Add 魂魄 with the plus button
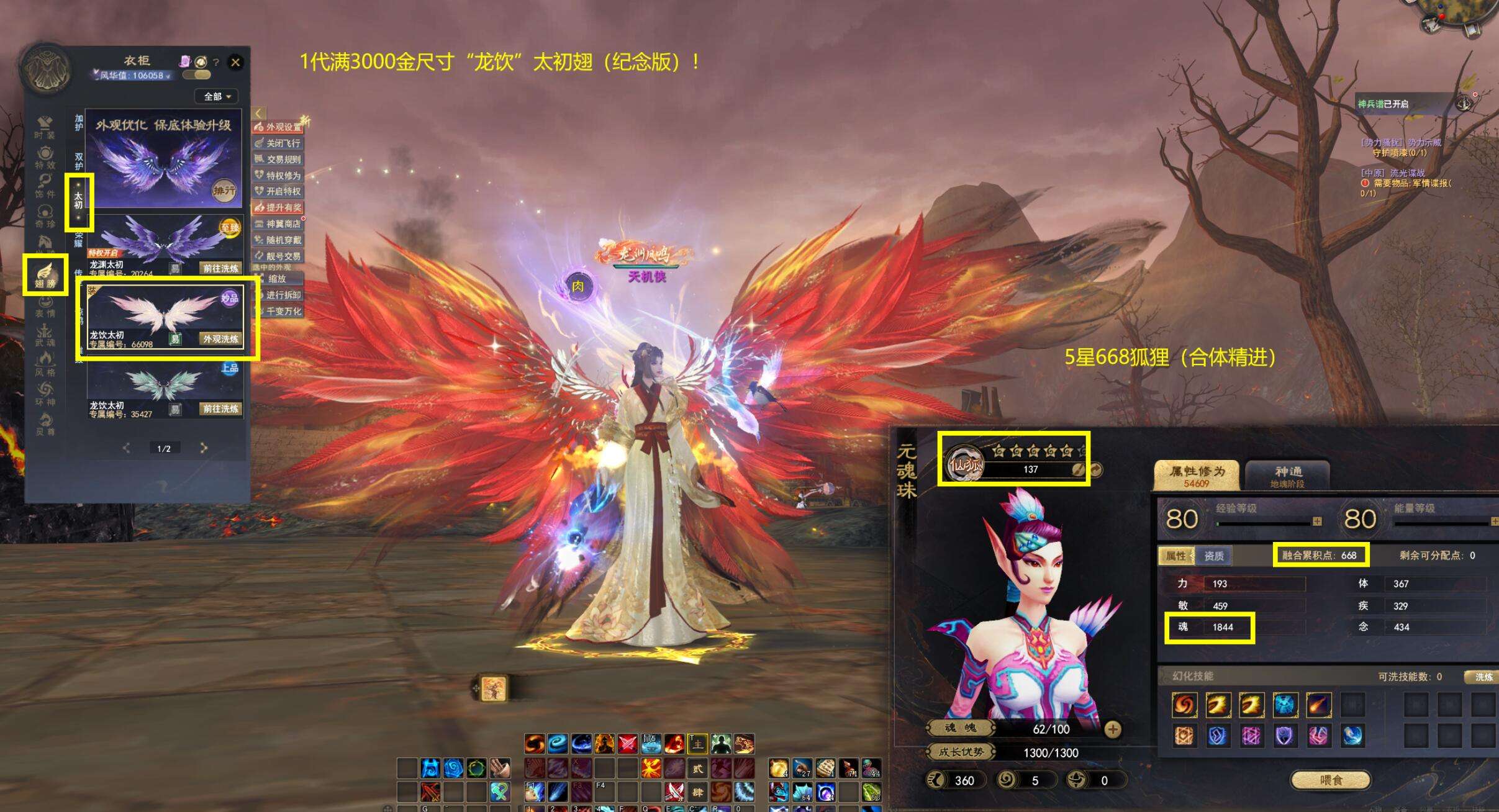The image size is (1499, 812). [1112, 729]
